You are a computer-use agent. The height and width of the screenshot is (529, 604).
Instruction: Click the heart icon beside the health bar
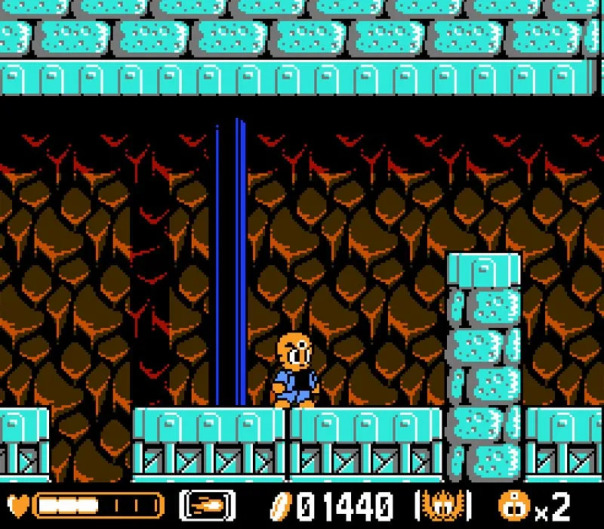pyautogui.click(x=18, y=505)
